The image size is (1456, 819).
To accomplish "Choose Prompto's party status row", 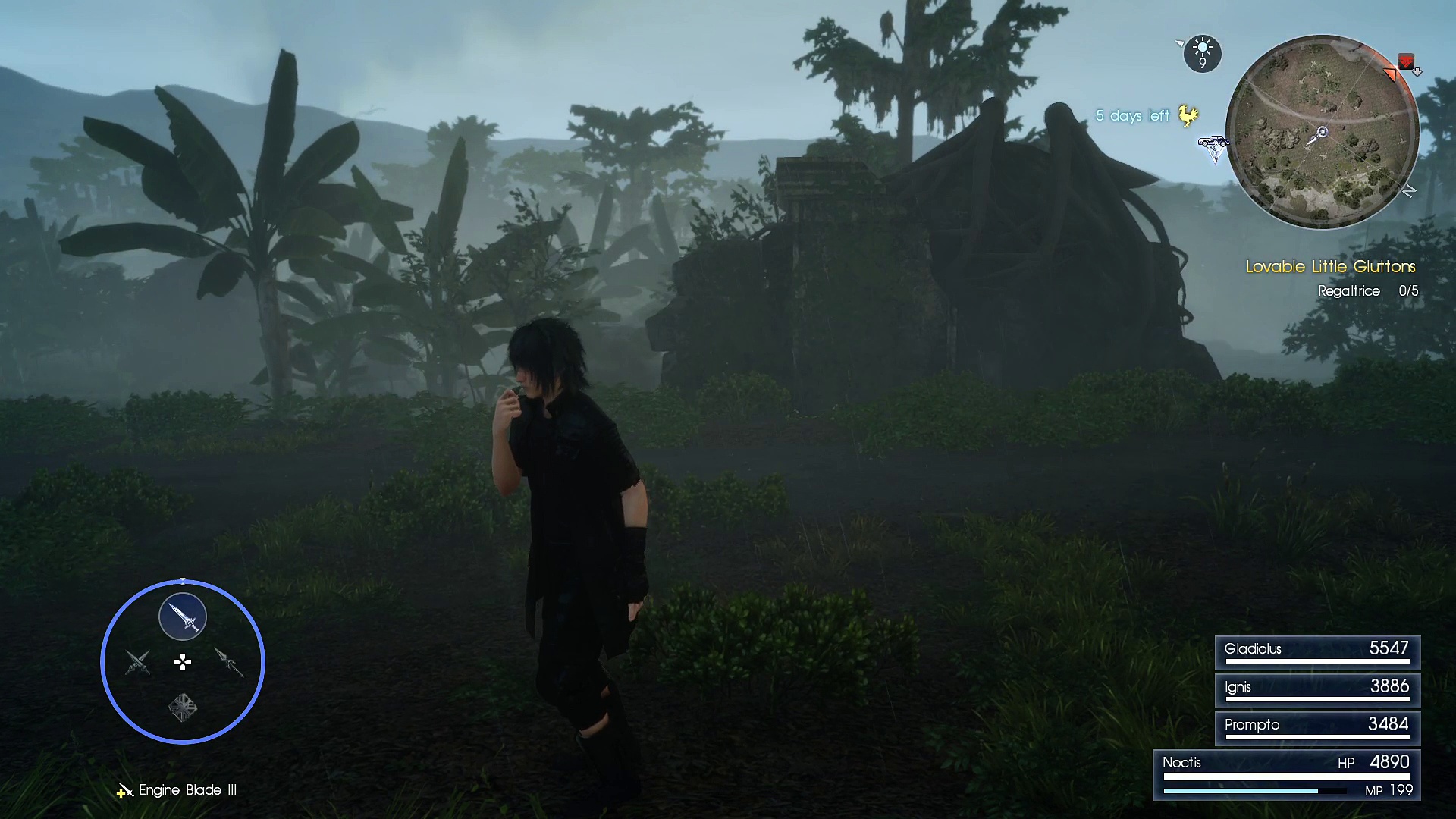I will pos(1317,727).
